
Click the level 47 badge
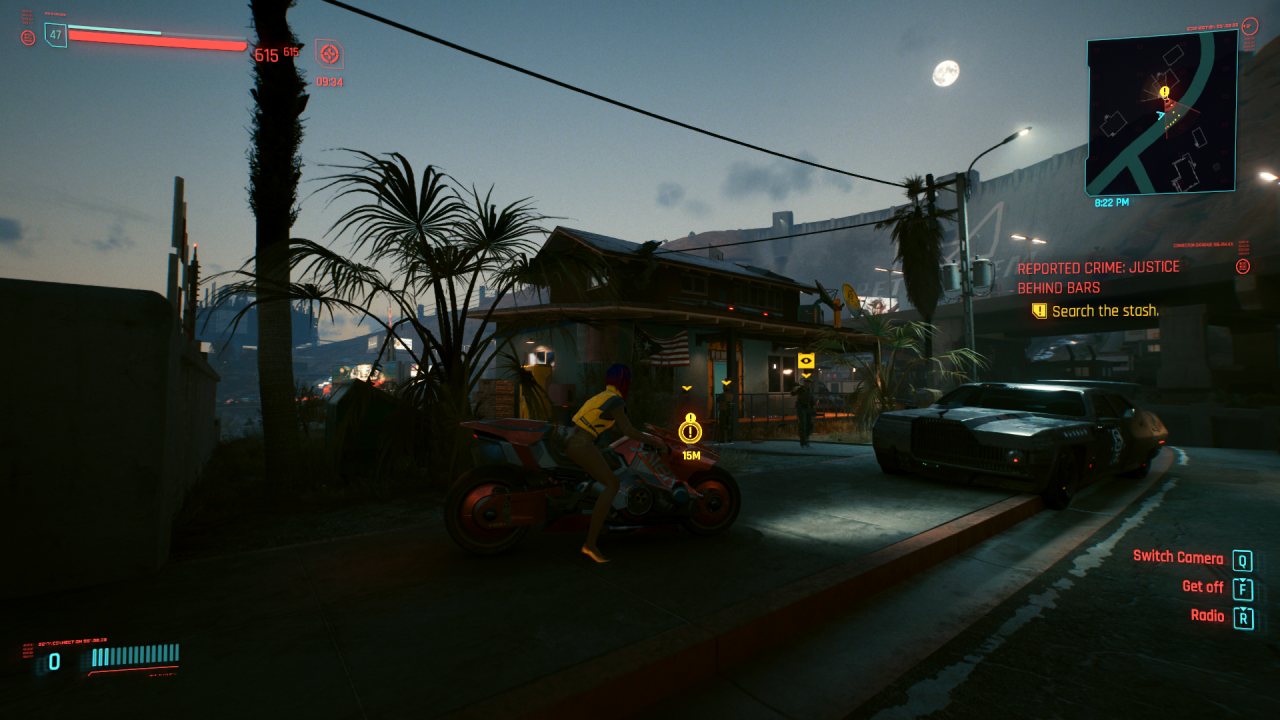[x=55, y=35]
